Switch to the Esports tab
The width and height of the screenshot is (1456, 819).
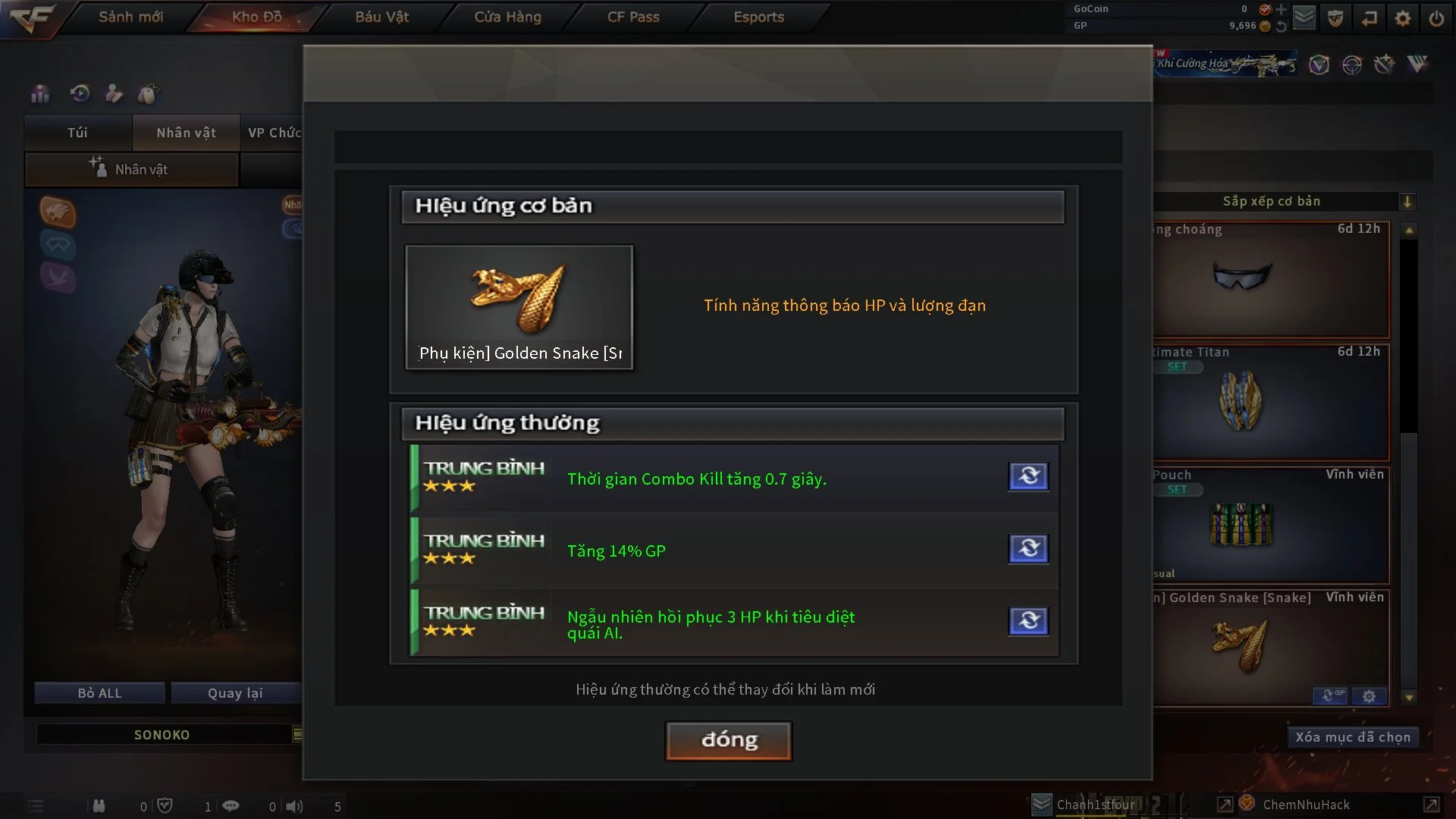pyautogui.click(x=758, y=17)
